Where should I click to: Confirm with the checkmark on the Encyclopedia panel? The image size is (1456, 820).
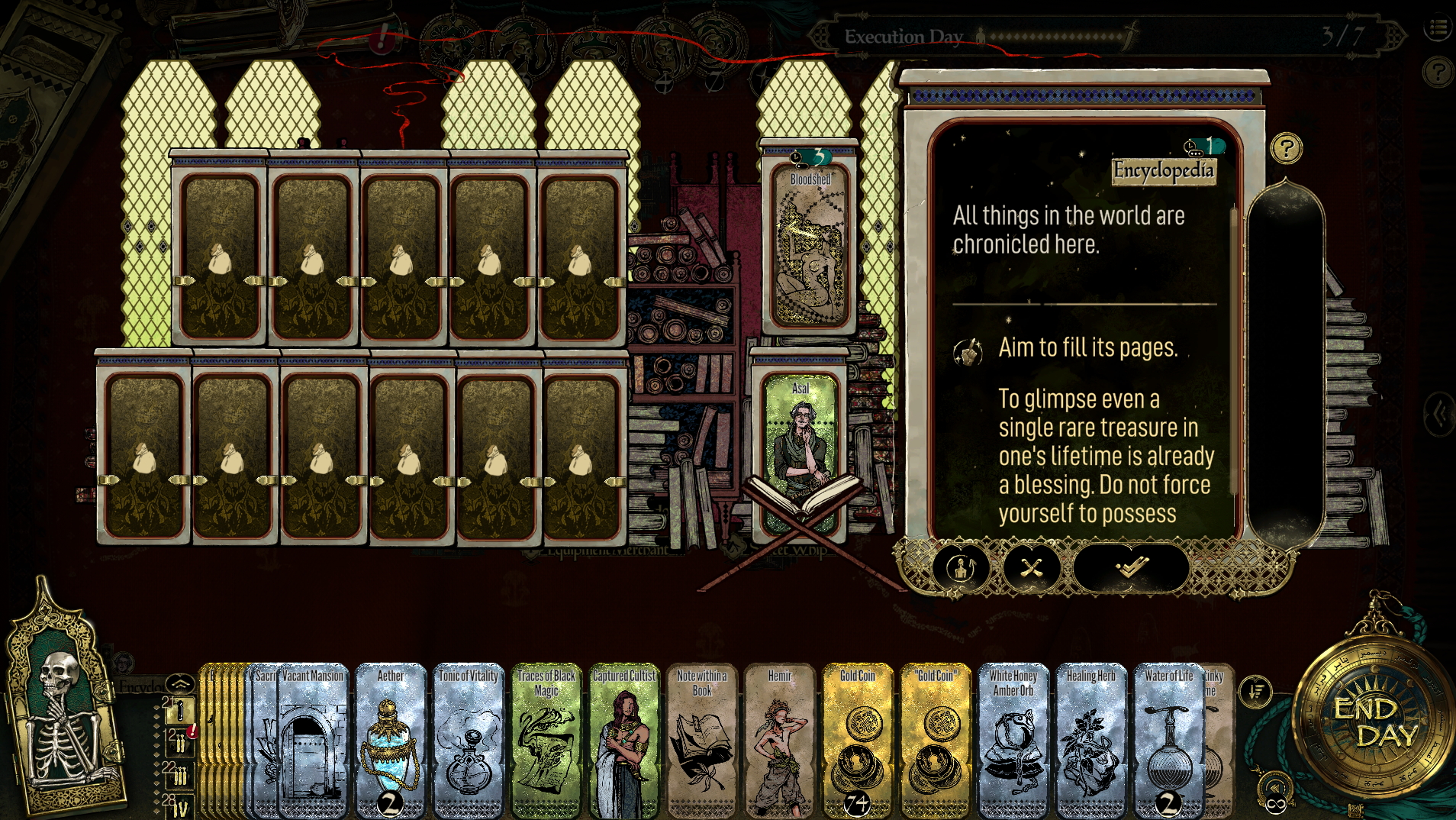(1132, 568)
